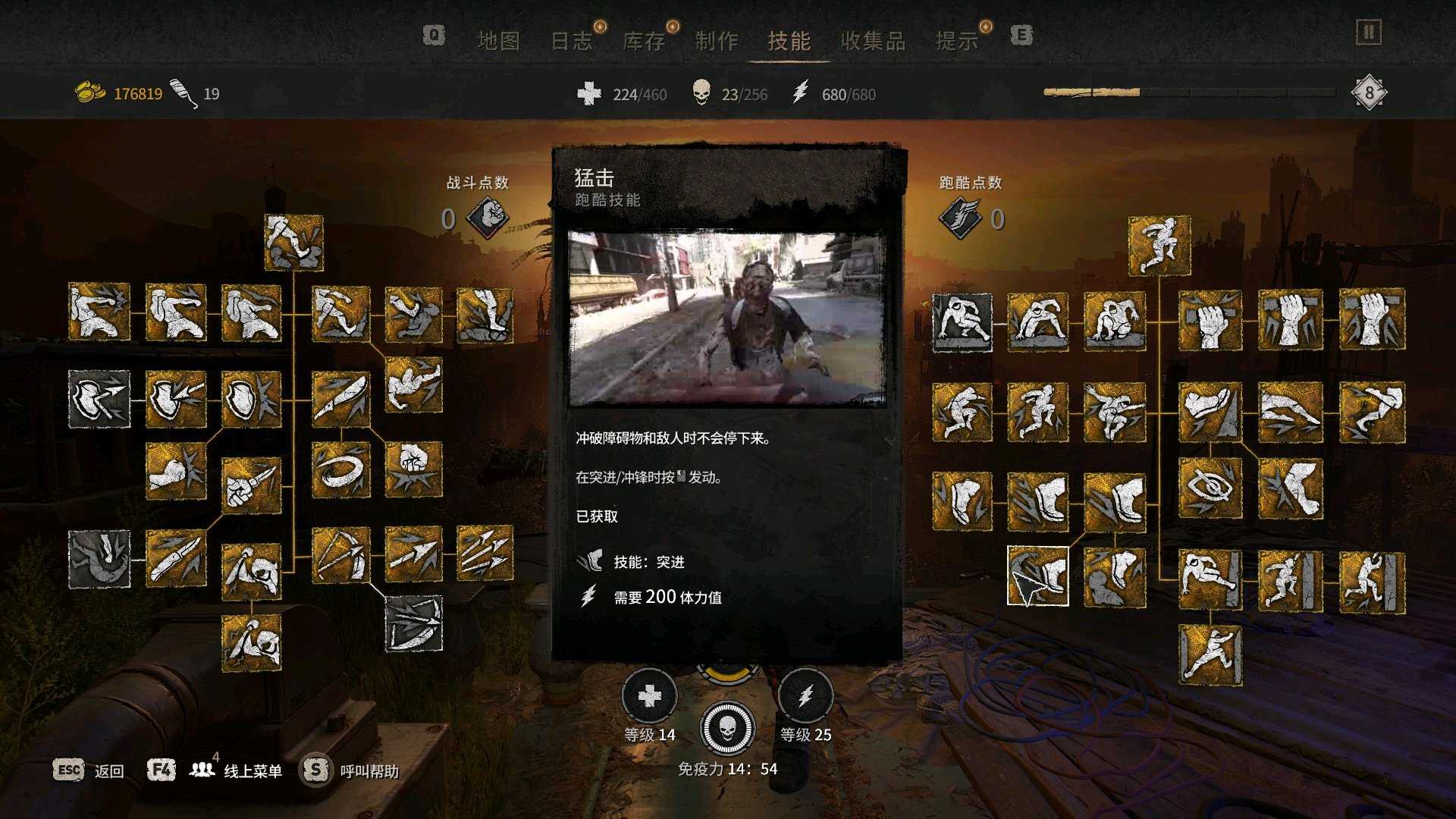Click the health upgrade cross icon
This screenshot has width=1456, height=819.
pos(649,696)
